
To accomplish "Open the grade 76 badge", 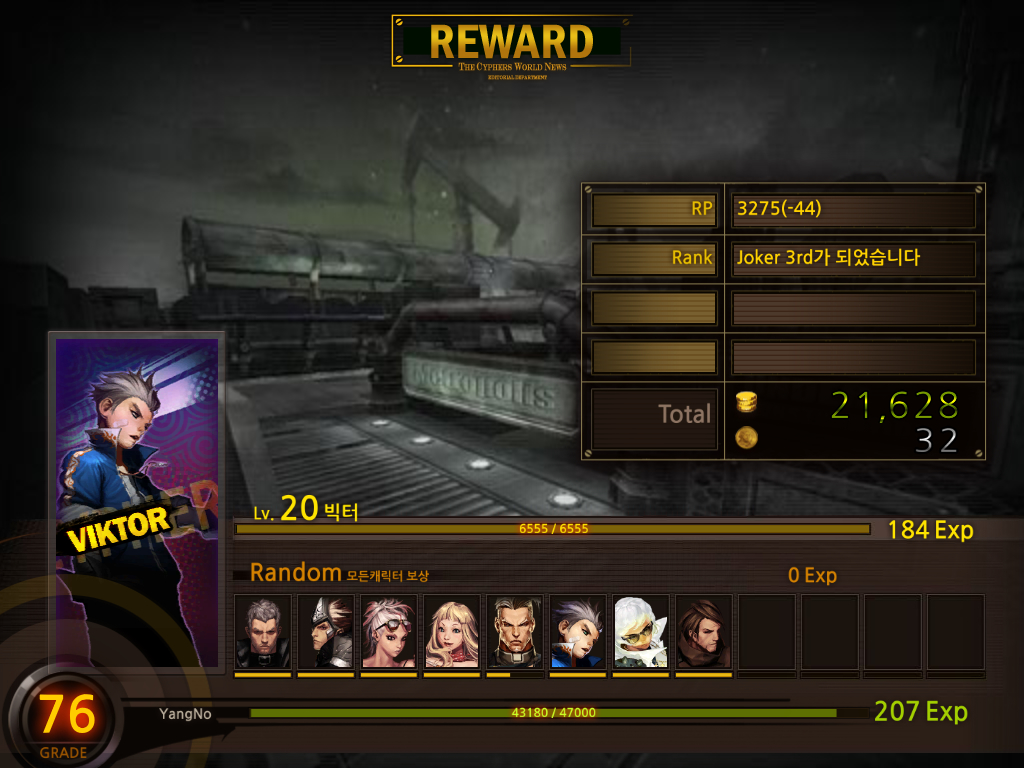I will pyautogui.click(x=66, y=716).
